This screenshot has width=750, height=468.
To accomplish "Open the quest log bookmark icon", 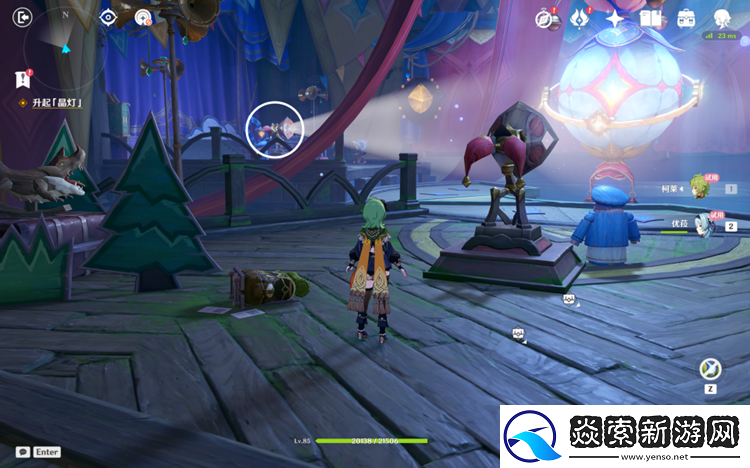I will [x=22, y=79].
